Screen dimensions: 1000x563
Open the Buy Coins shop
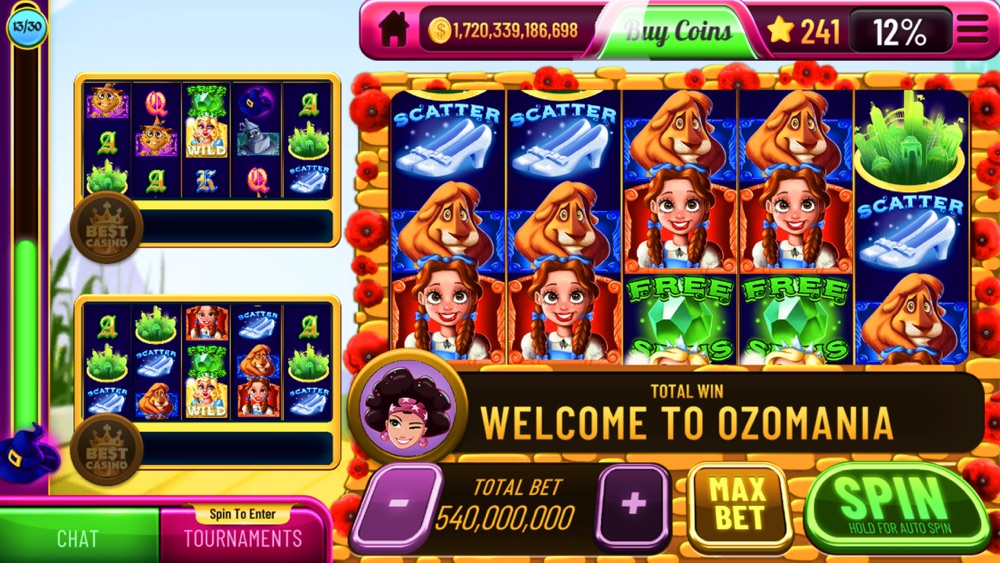click(x=676, y=31)
